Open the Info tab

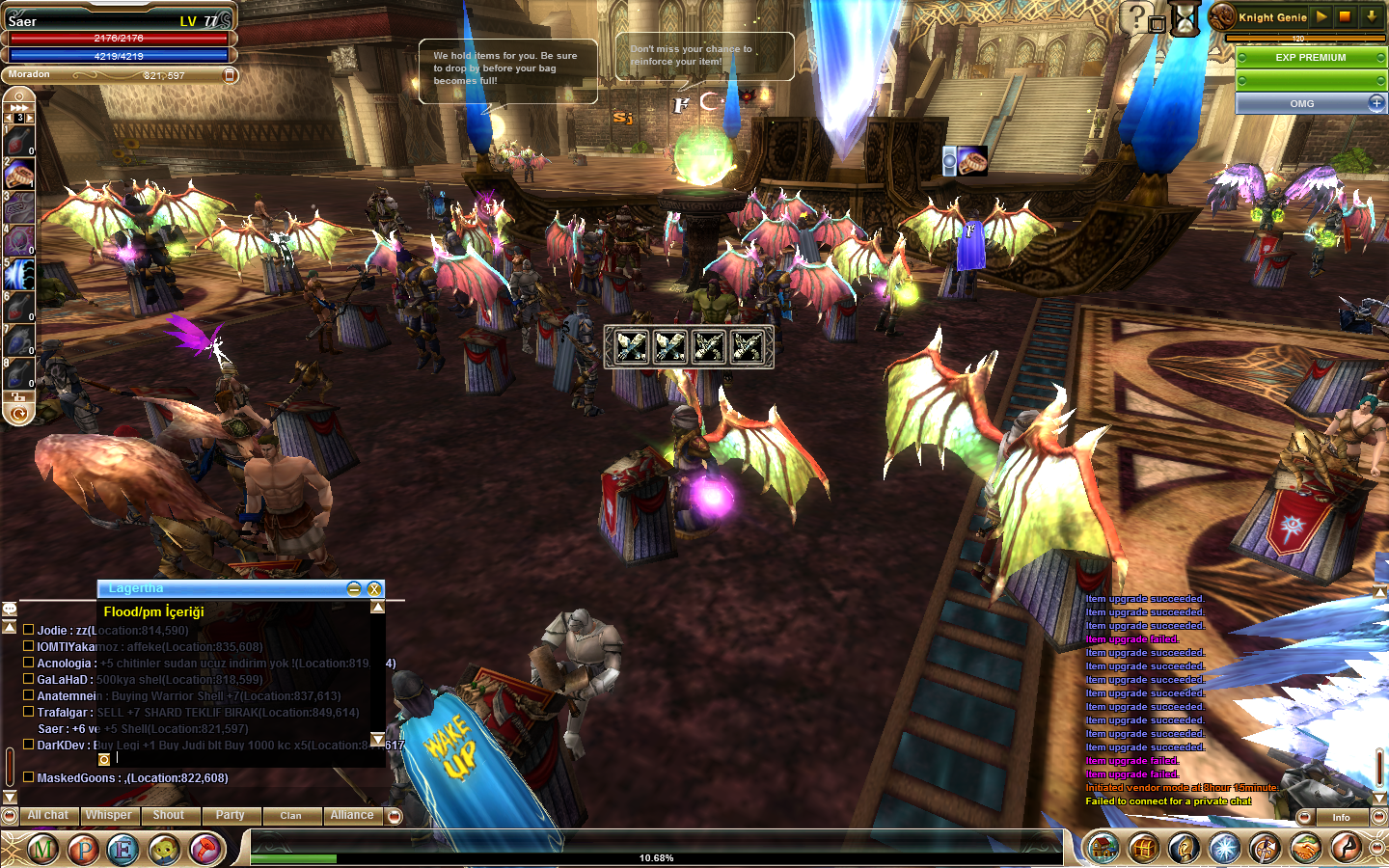click(x=1341, y=817)
